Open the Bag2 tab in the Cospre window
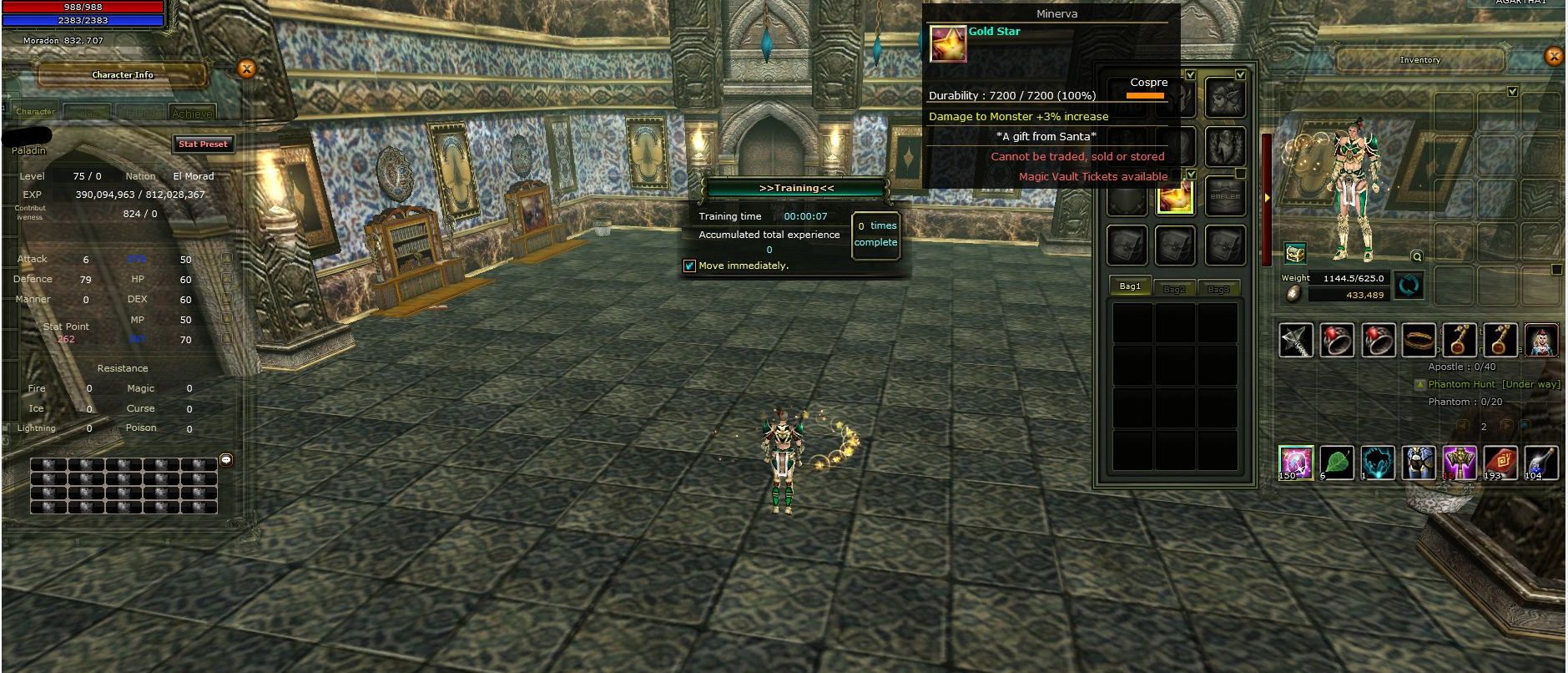Image resolution: width=1568 pixels, height=673 pixels. 1176,289
